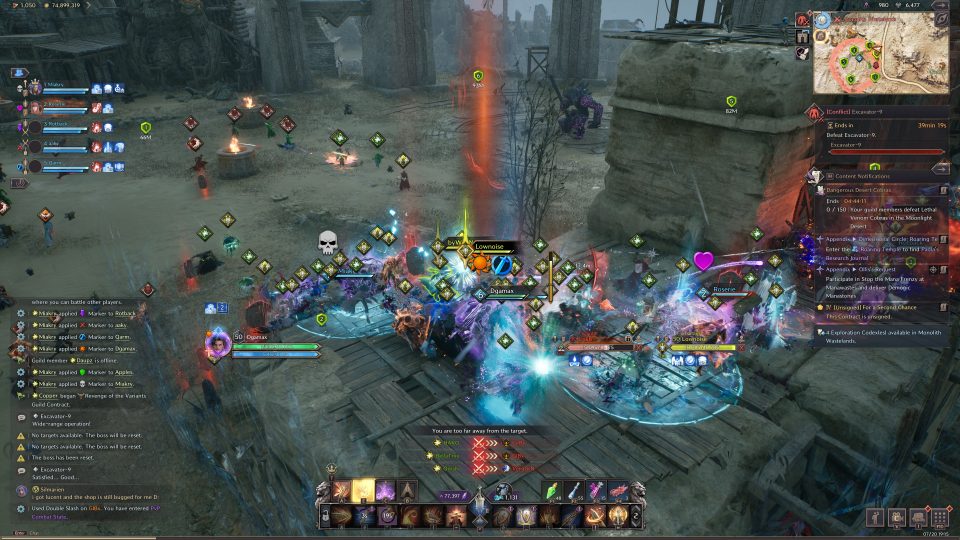960x540 pixels.
Task: Select Djgamax target portrait frame
Action: [219, 343]
